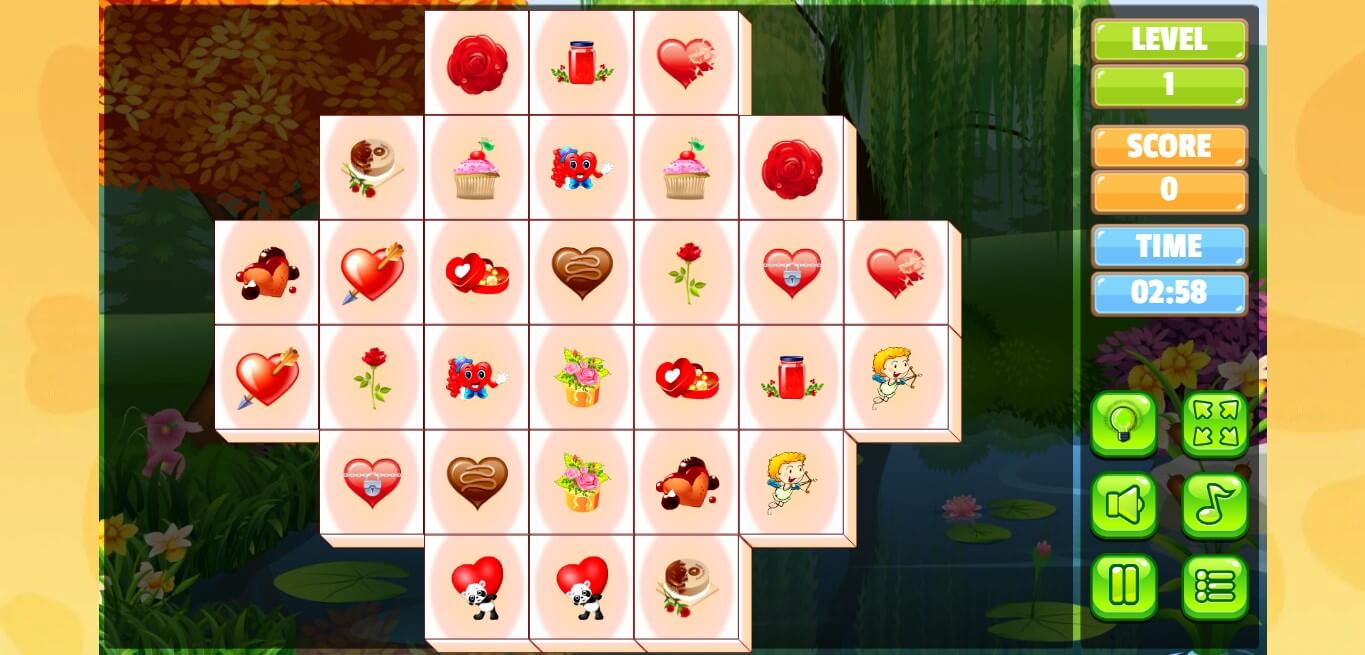Pause the game
Image resolution: width=1365 pixels, height=655 pixels.
(1124, 586)
